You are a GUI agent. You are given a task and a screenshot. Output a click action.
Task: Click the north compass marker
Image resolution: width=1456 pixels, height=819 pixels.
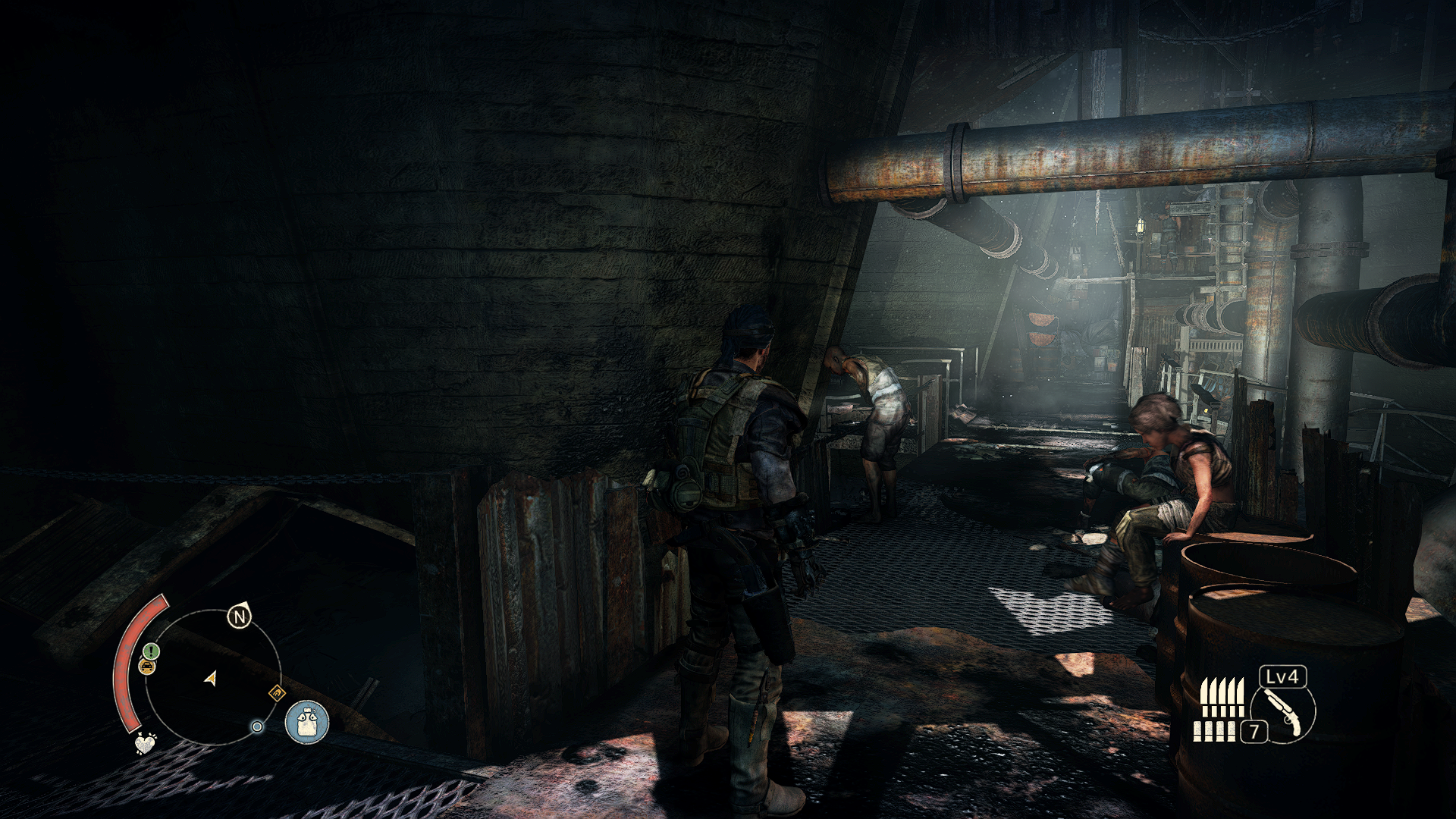coord(240,617)
